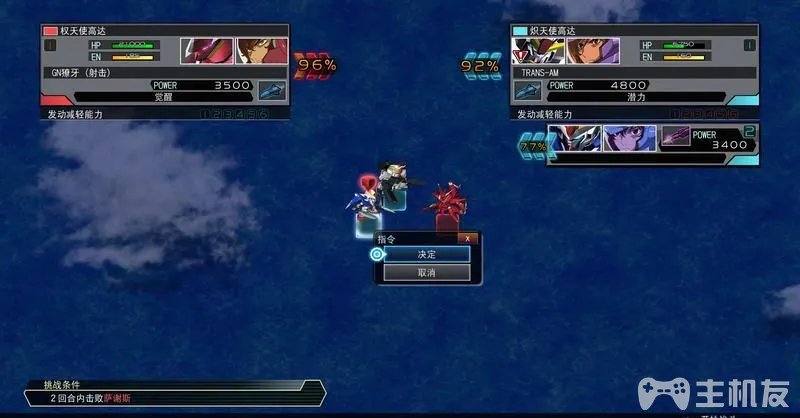The image size is (800, 418).
Task: Choose 取消 to cancel the command
Action: (427, 272)
